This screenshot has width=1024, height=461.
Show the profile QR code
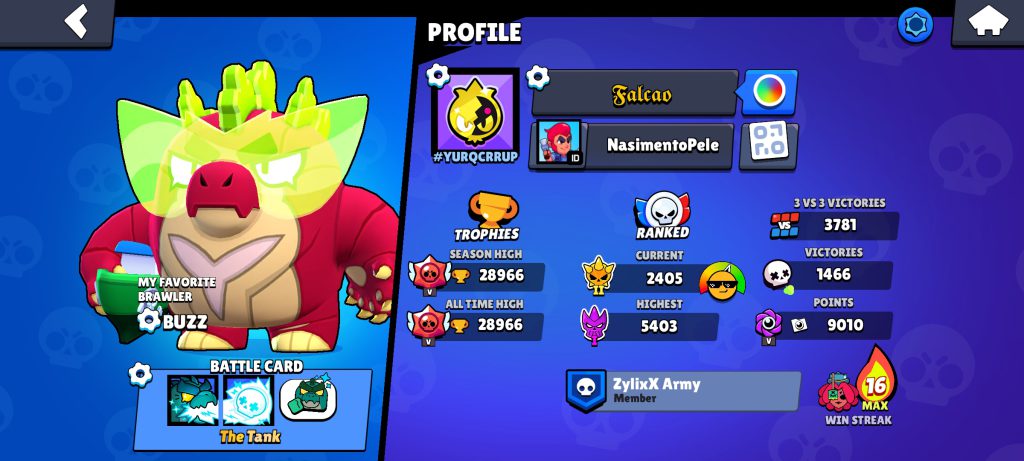pyautogui.click(x=768, y=145)
